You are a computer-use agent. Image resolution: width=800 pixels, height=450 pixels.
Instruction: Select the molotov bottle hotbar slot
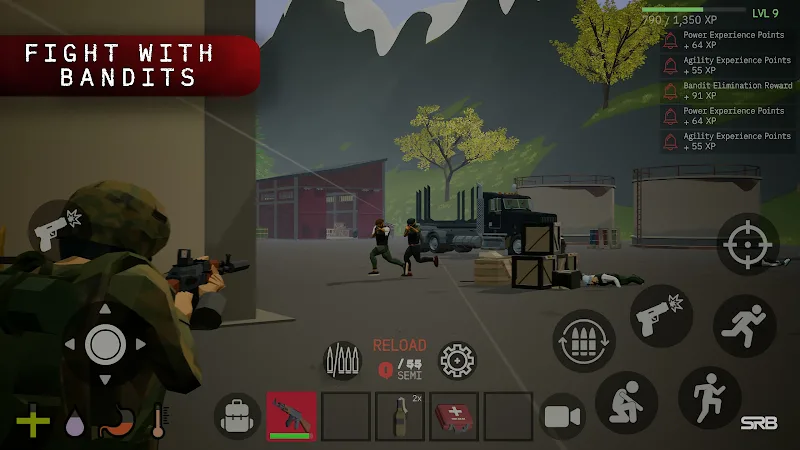click(400, 416)
